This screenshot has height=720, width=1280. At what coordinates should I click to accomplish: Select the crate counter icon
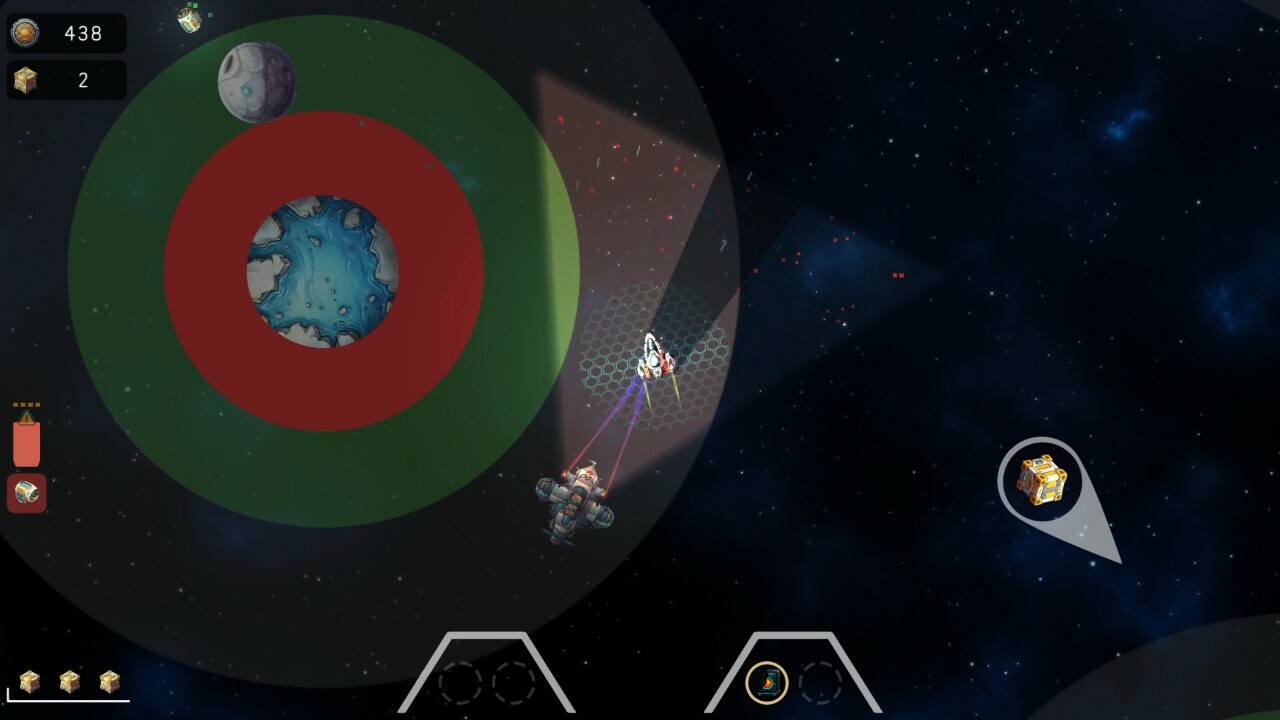(x=24, y=80)
